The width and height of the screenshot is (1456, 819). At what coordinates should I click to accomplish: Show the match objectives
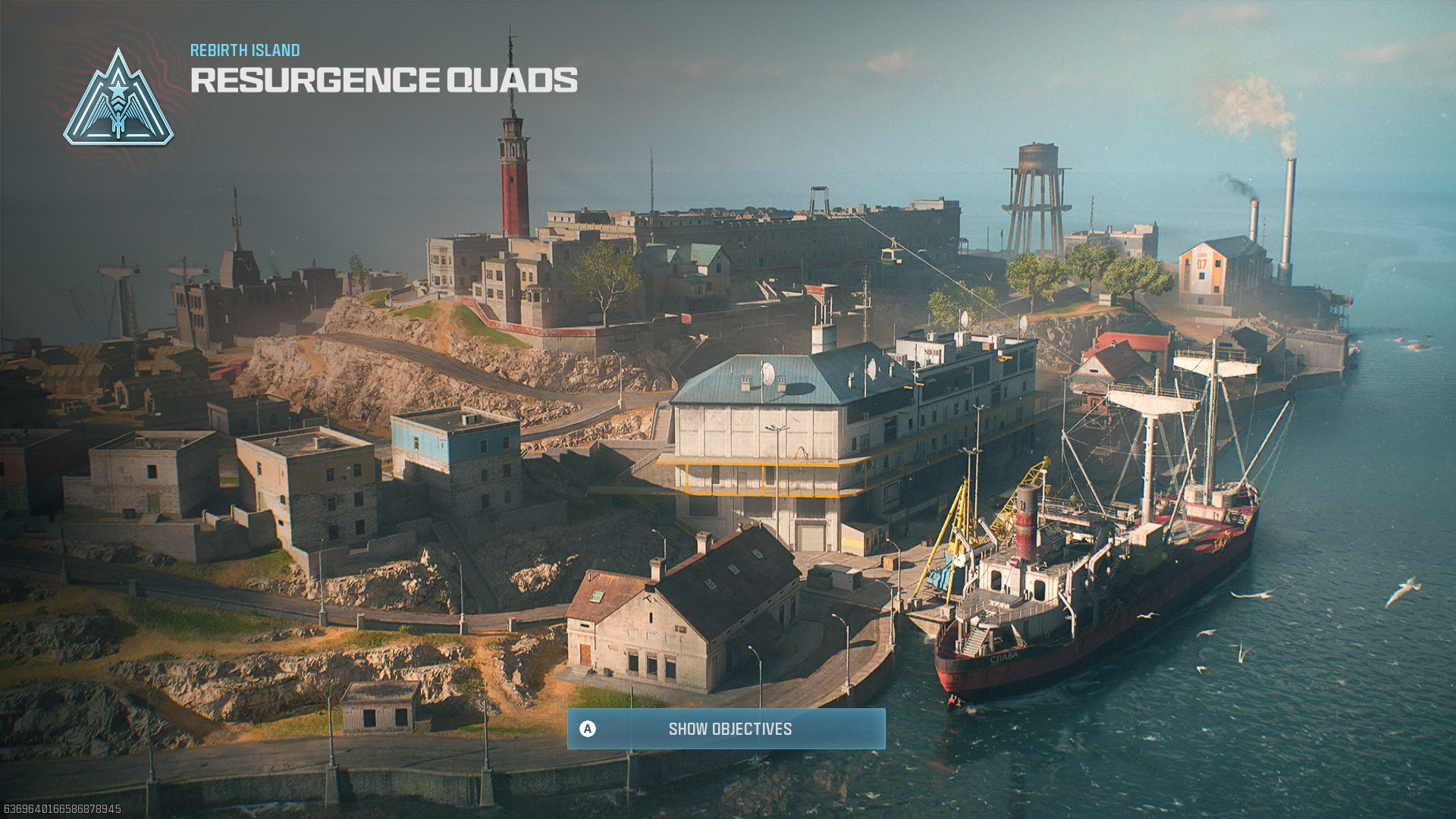pyautogui.click(x=726, y=729)
